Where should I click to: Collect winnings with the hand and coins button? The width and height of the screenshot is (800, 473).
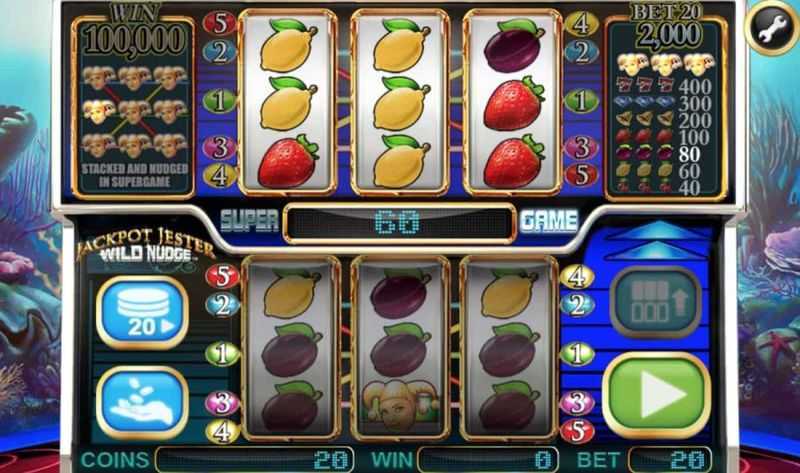coord(141,402)
